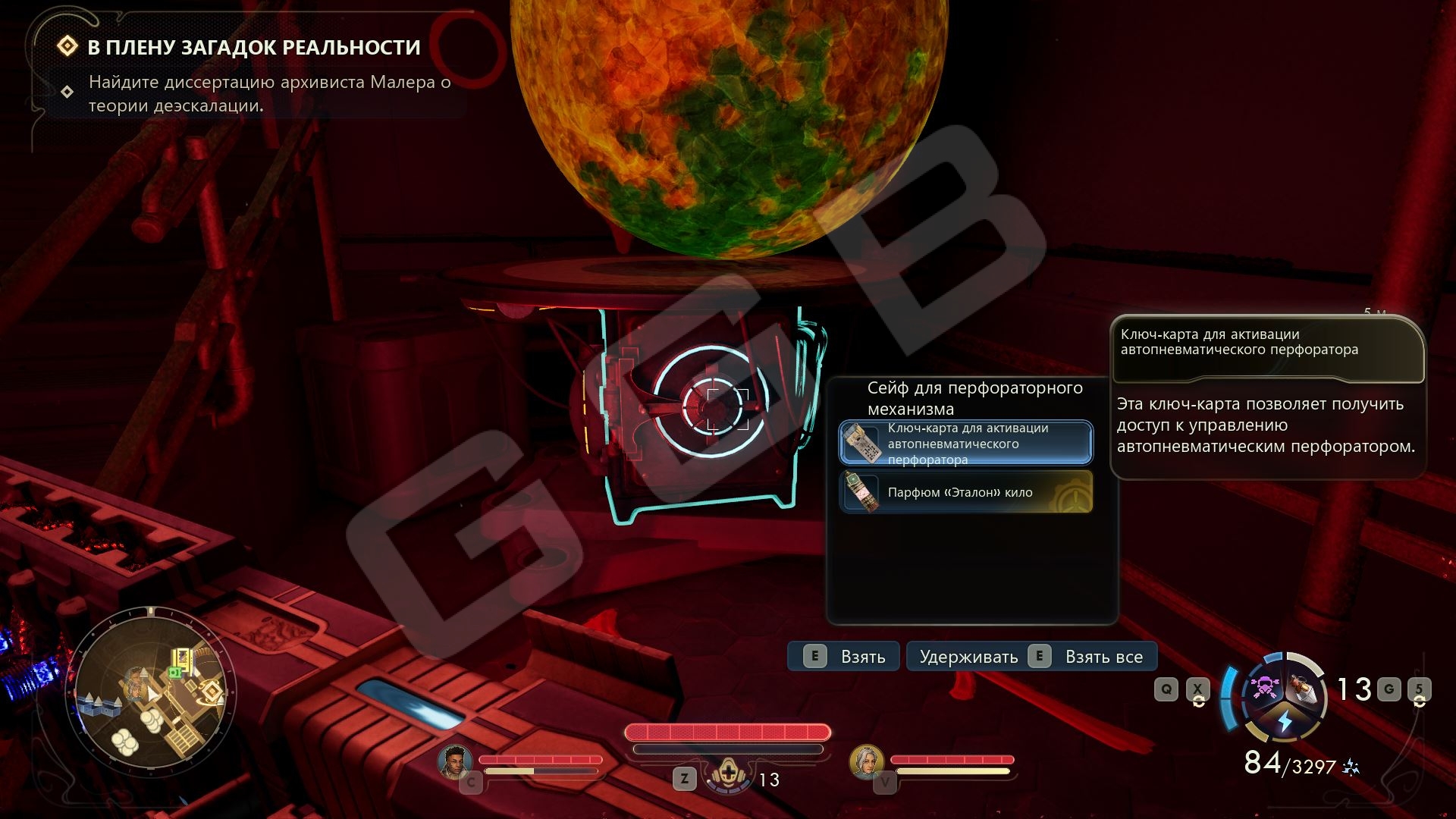Select the blonde companion portrait
The height and width of the screenshot is (819, 1456).
pyautogui.click(x=866, y=761)
